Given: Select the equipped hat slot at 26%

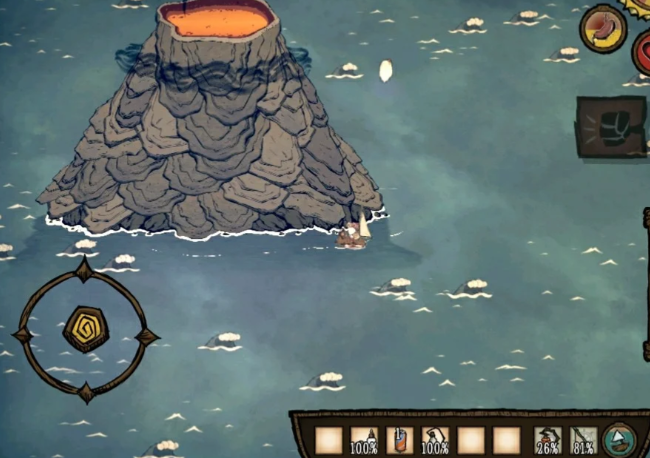Looking at the screenshot, I should pyautogui.click(x=547, y=439).
